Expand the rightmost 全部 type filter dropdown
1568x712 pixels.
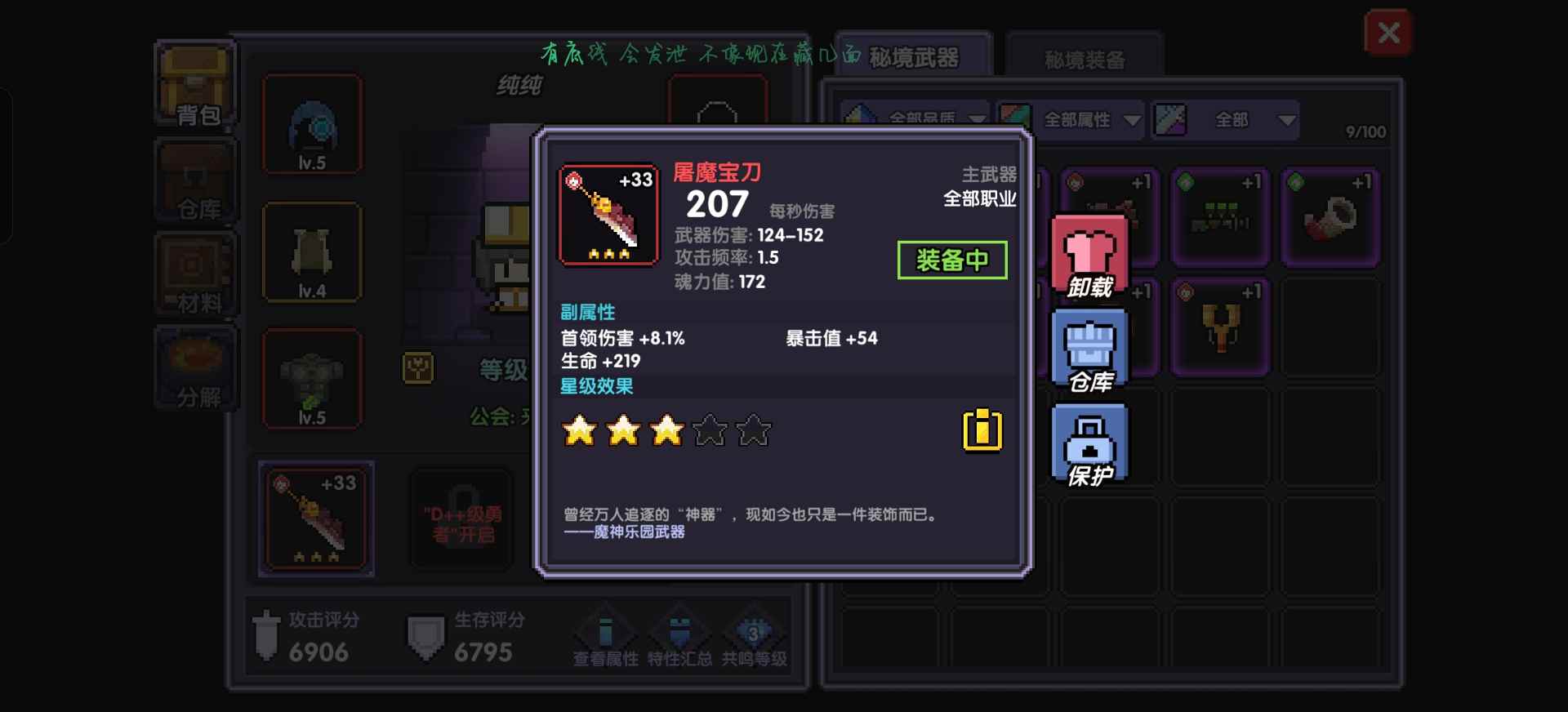click(x=1233, y=119)
